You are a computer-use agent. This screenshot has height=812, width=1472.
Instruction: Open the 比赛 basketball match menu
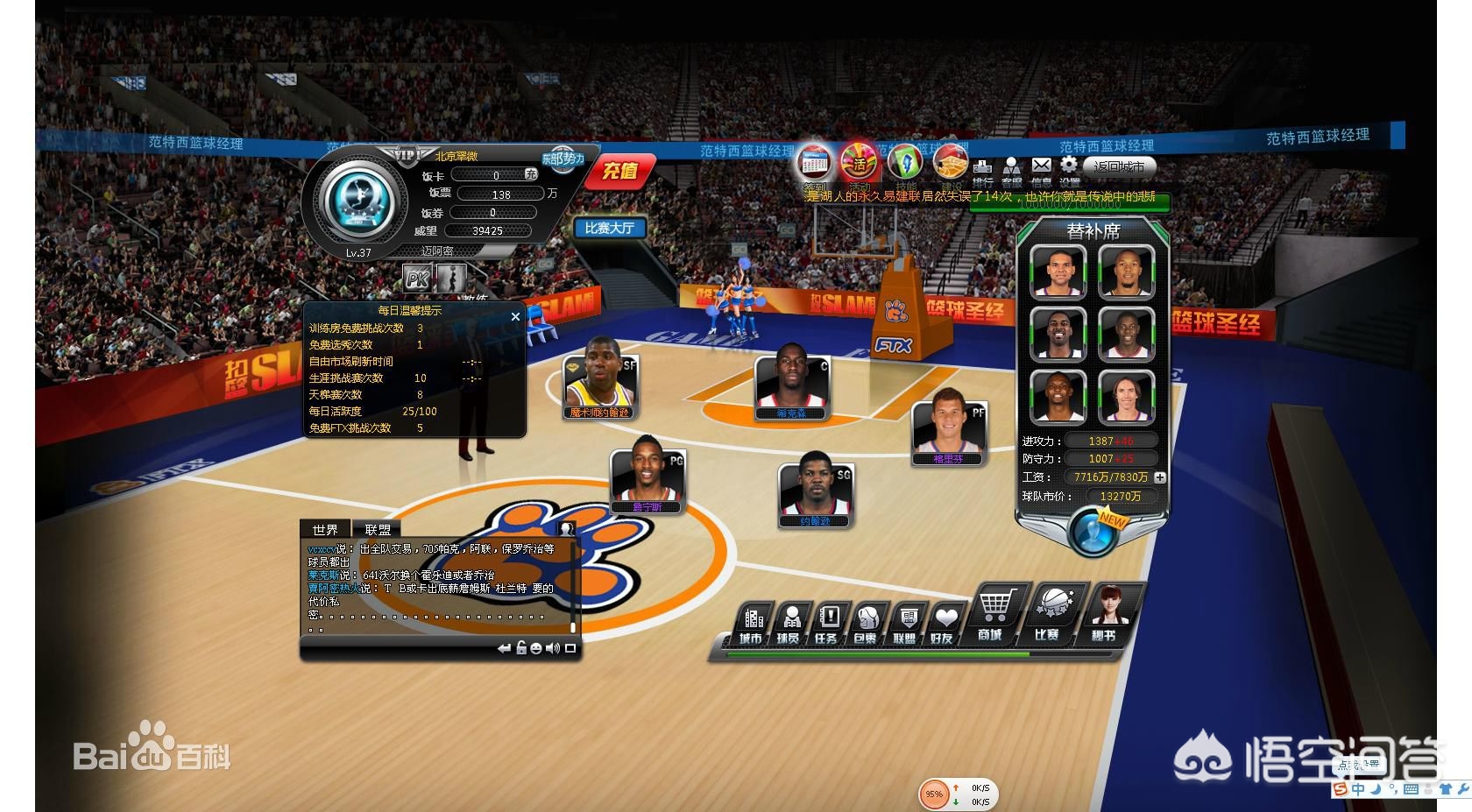[x=1050, y=615]
